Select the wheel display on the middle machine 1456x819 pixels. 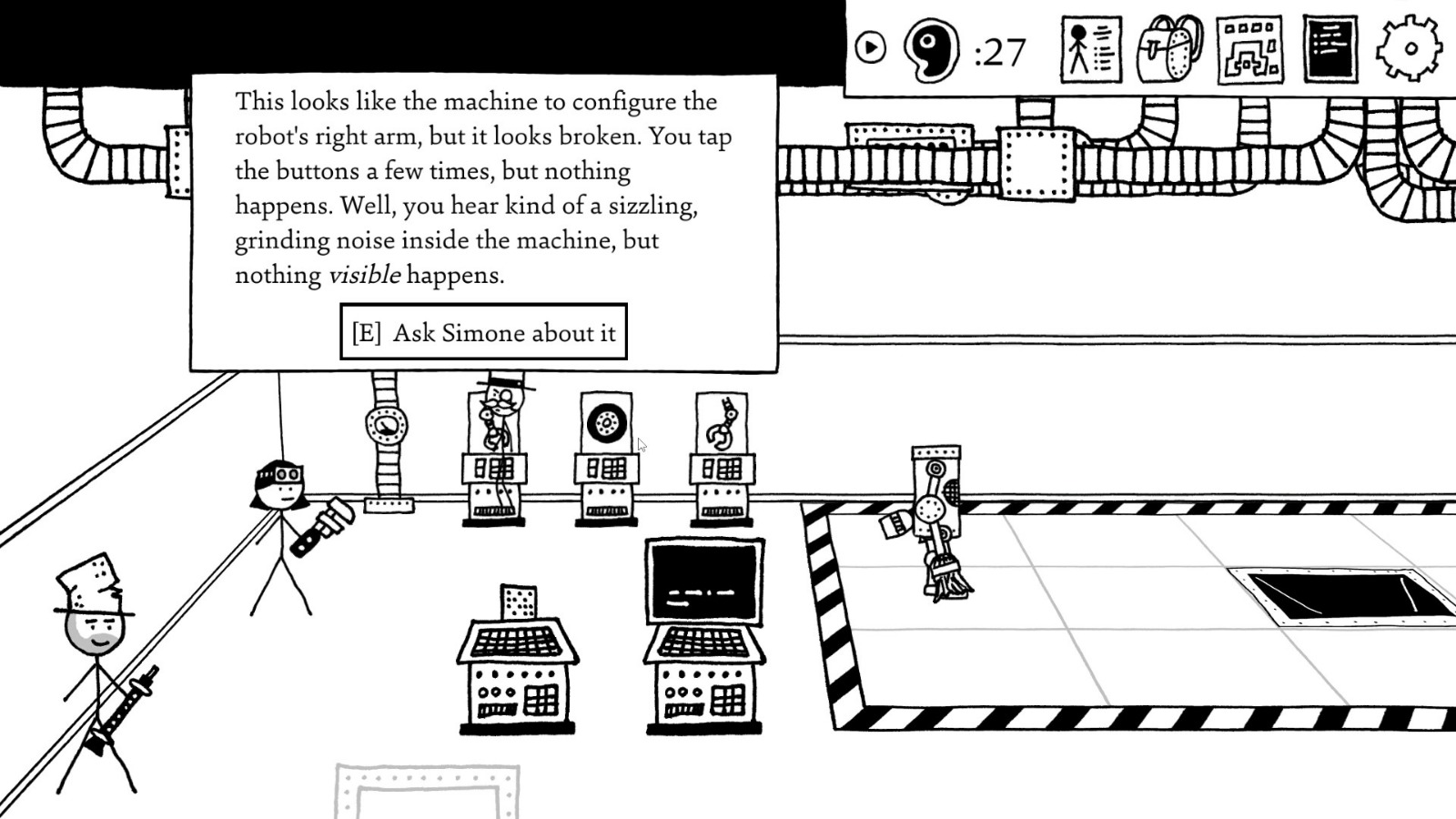pyautogui.click(x=606, y=422)
